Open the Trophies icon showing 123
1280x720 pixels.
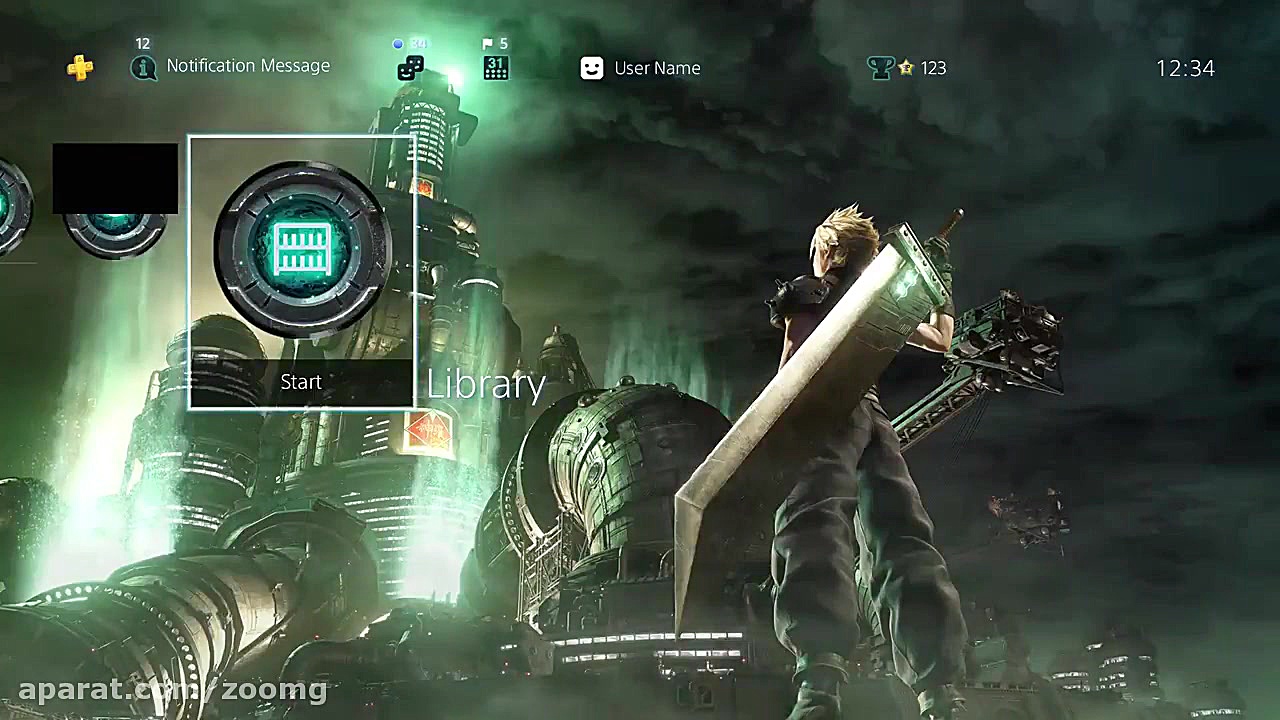pyautogui.click(x=880, y=67)
